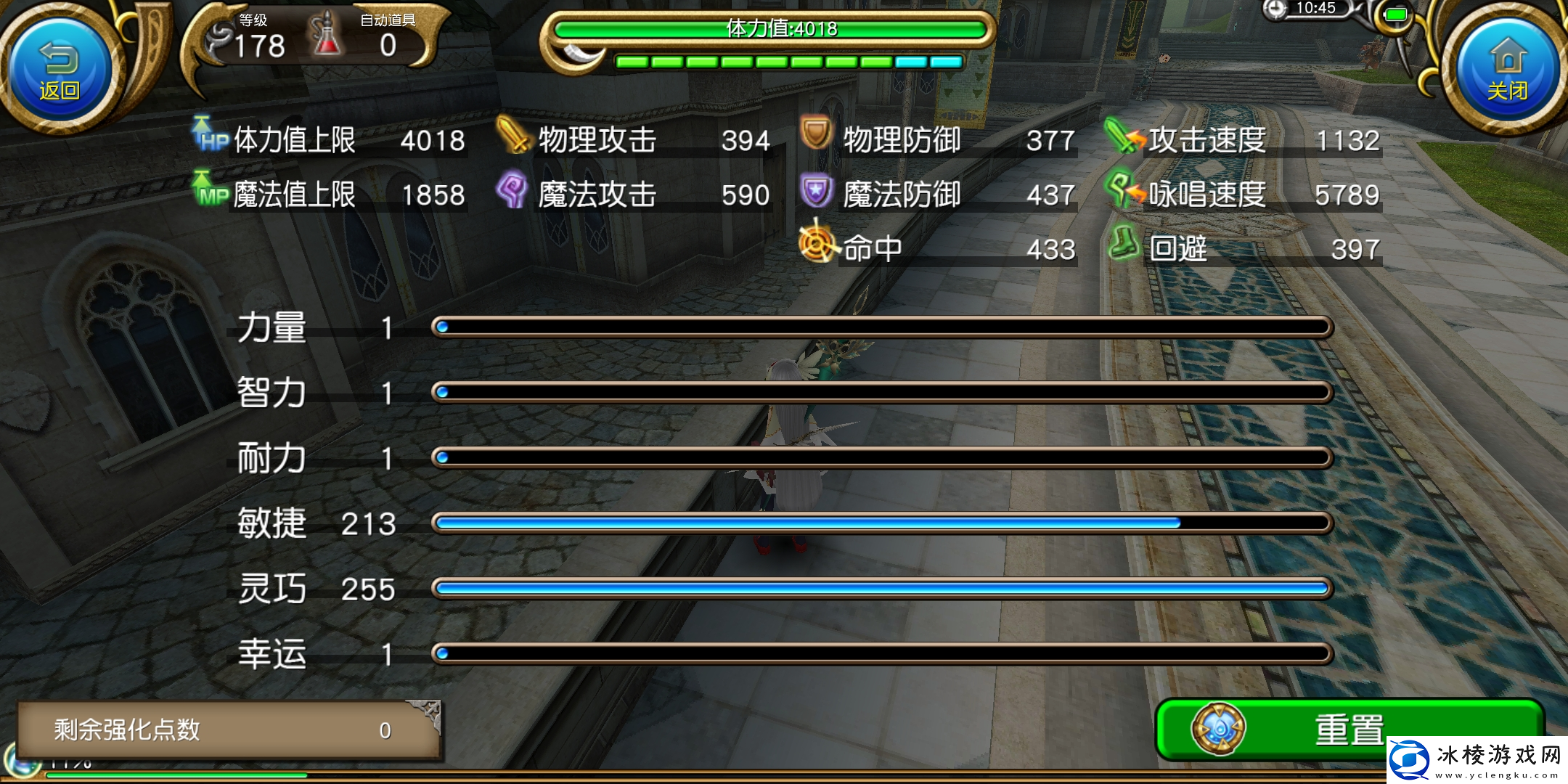Change the 耐力 vitality slider
This screenshot has height=784, width=1568.
[881, 458]
